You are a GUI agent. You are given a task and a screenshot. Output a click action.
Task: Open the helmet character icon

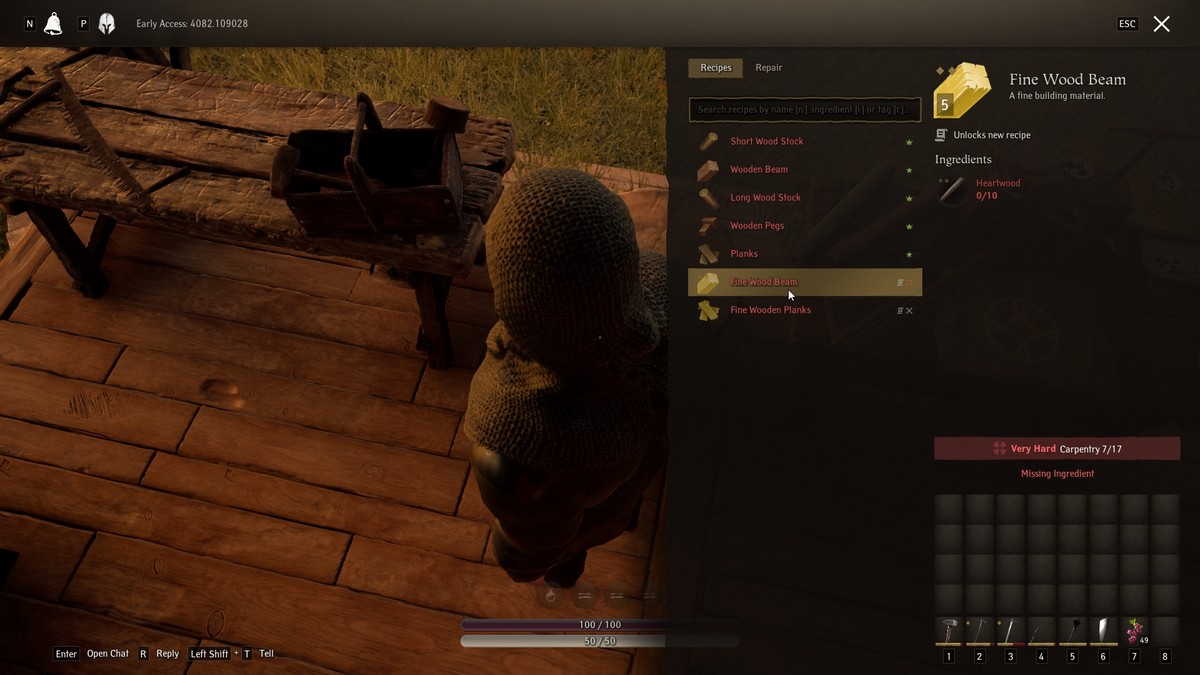pyautogui.click(x=107, y=24)
